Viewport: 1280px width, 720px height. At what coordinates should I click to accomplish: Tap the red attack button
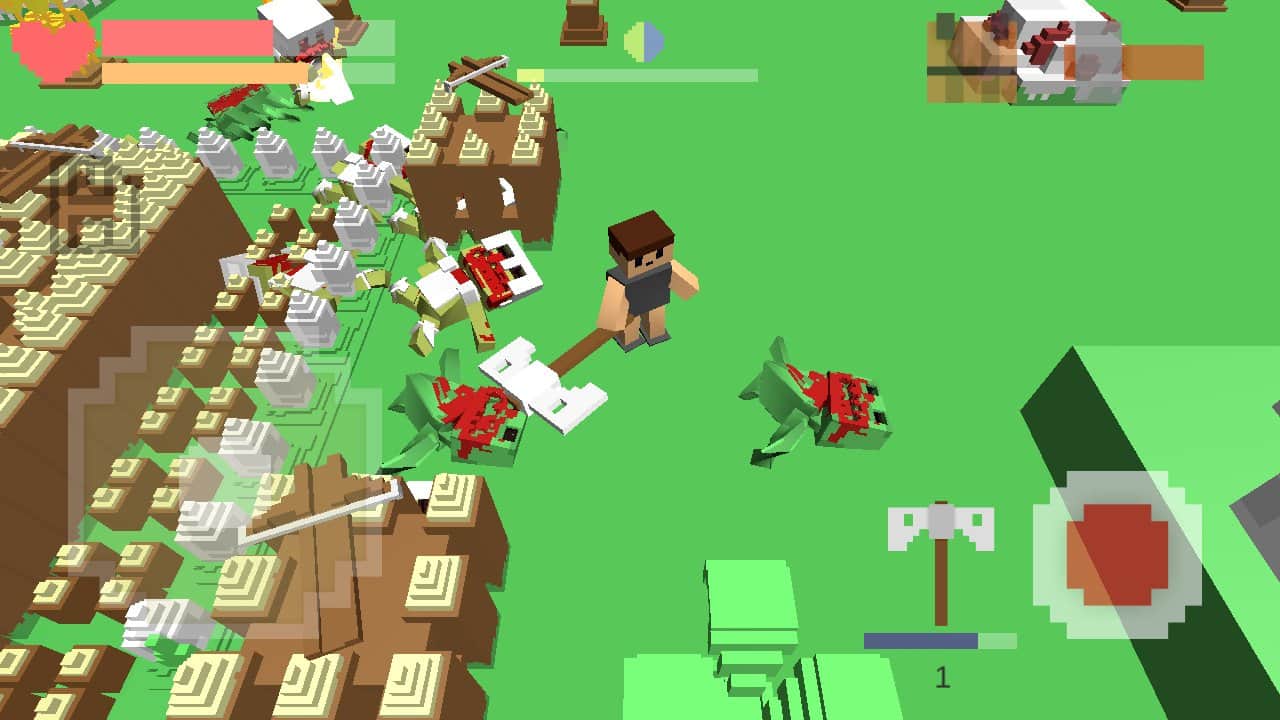(1117, 554)
